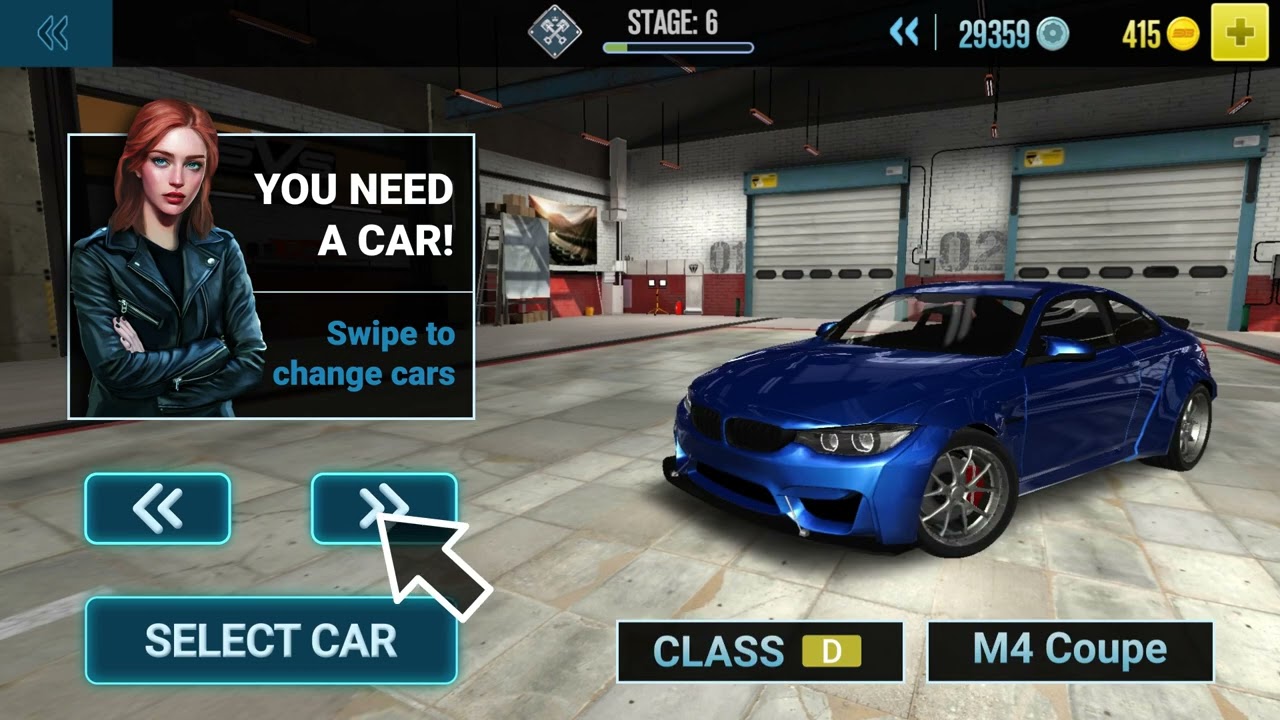Confirm with the Select Car button
The width and height of the screenshot is (1280, 720).
(271, 641)
